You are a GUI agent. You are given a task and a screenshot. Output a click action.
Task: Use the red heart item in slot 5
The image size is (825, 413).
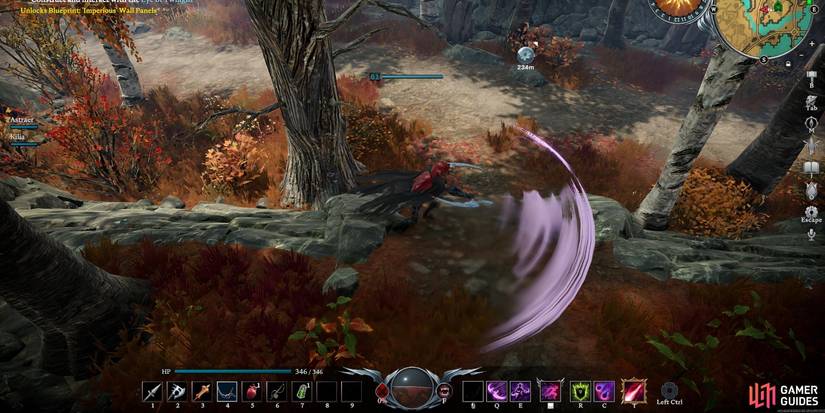point(251,391)
